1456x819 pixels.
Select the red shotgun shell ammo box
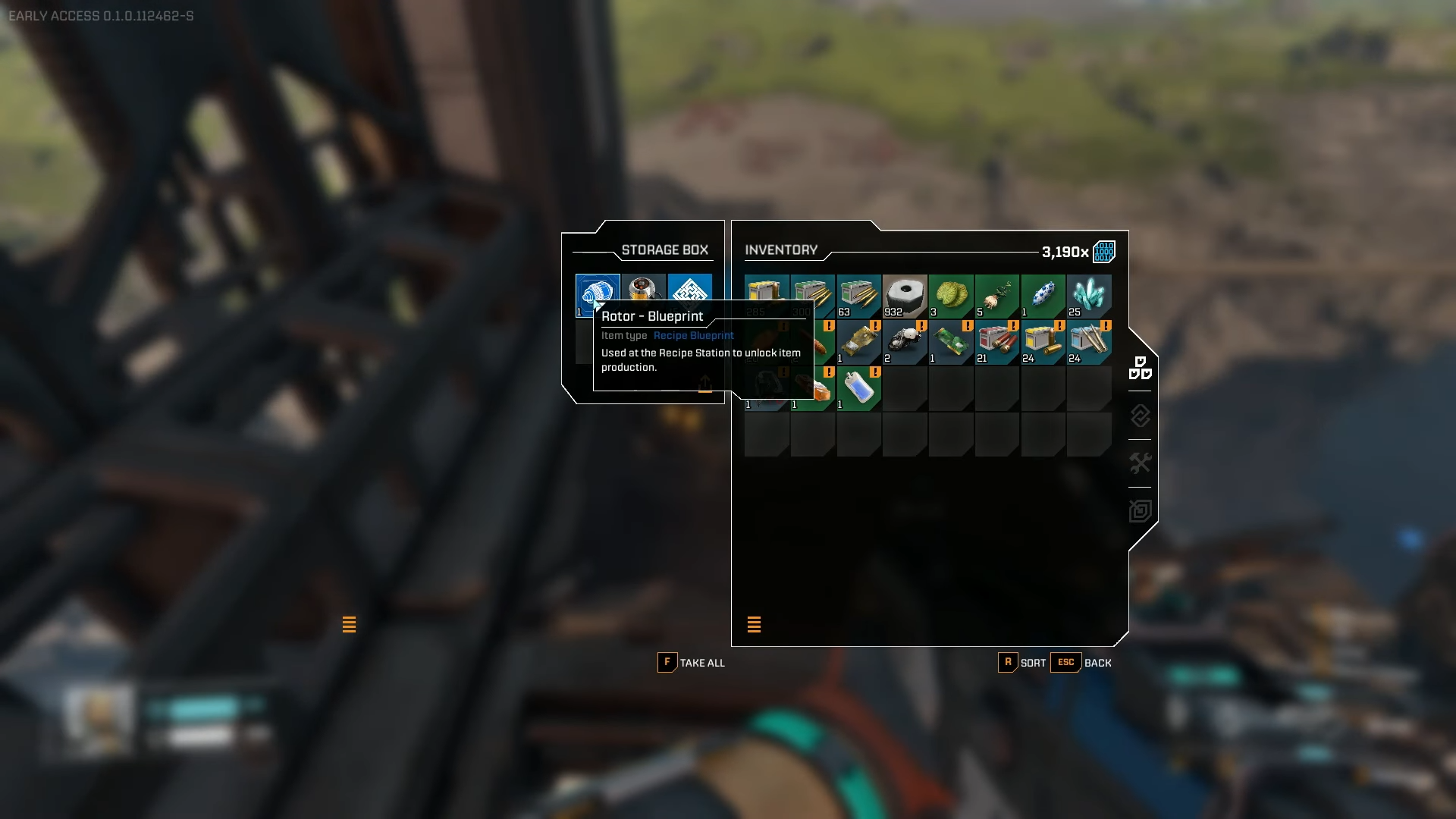(x=997, y=342)
